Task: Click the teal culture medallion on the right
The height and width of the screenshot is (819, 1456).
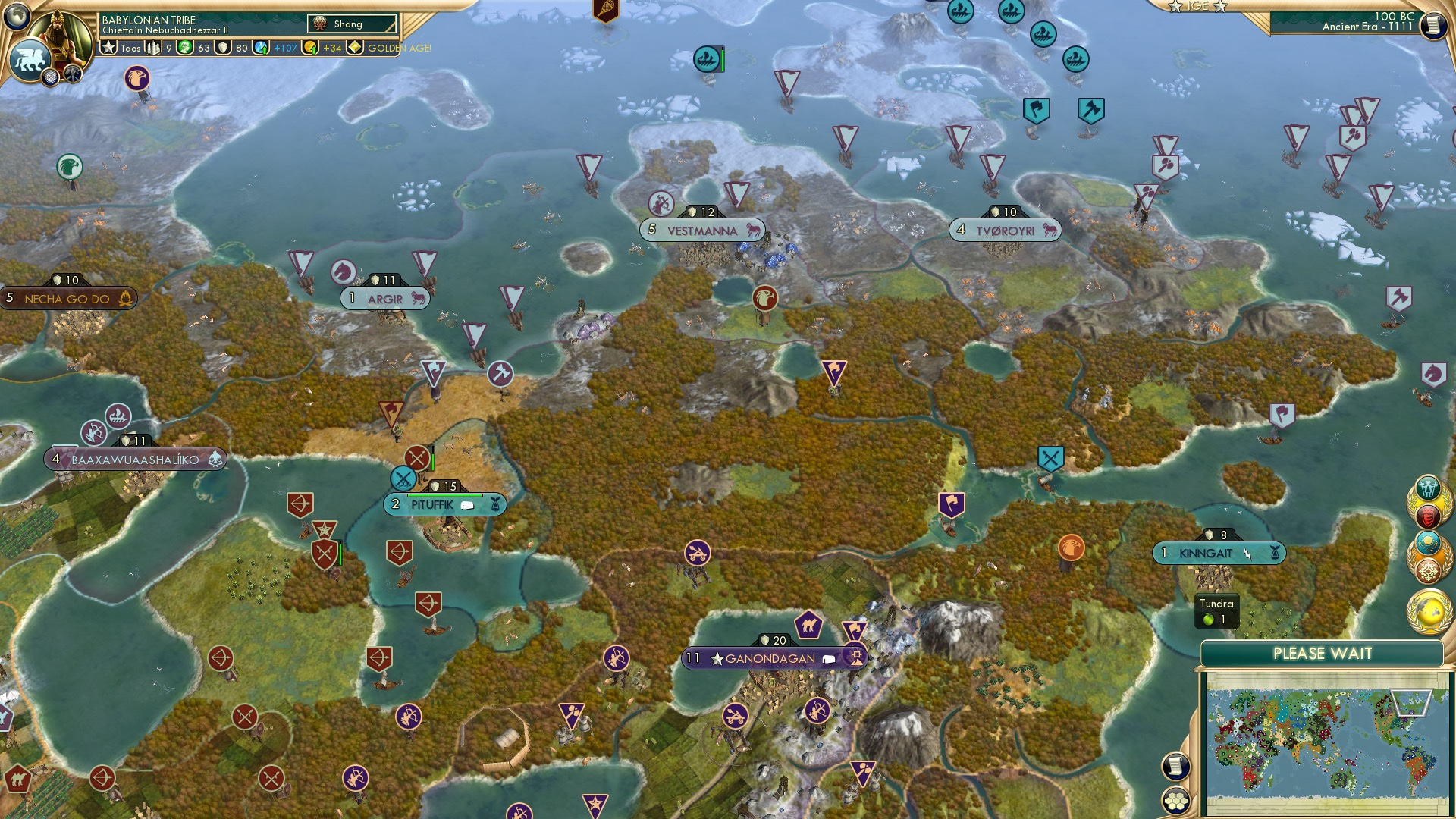Action: pos(1429,541)
